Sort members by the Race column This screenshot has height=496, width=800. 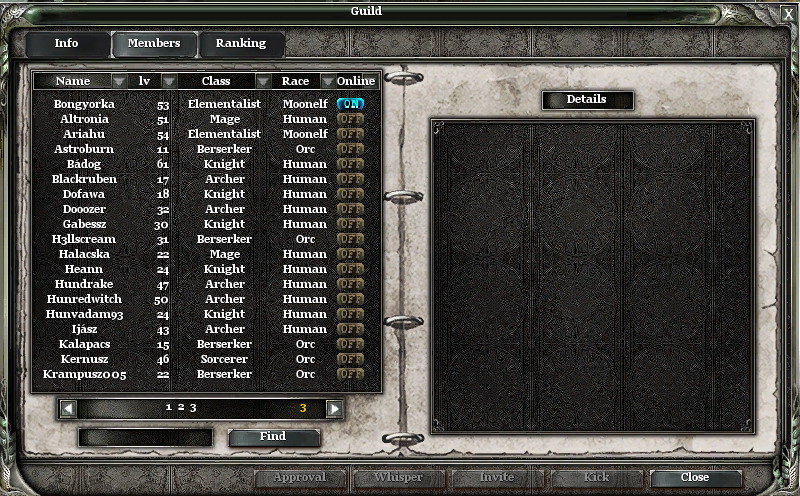click(296, 81)
